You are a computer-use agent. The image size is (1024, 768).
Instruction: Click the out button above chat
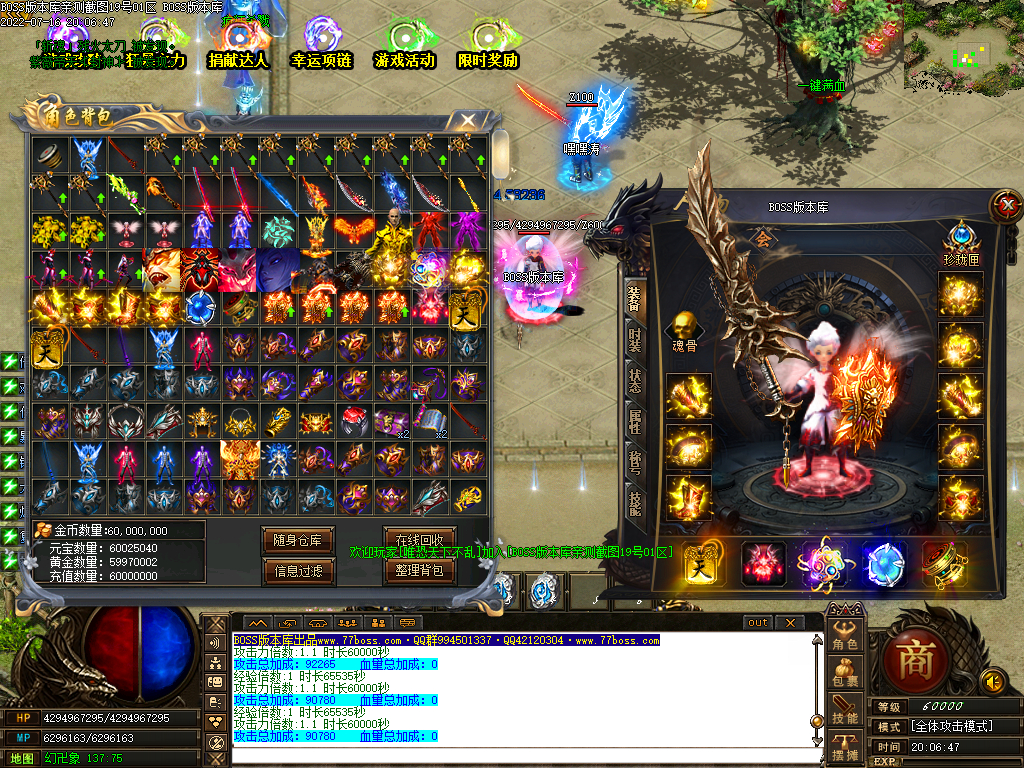[759, 623]
